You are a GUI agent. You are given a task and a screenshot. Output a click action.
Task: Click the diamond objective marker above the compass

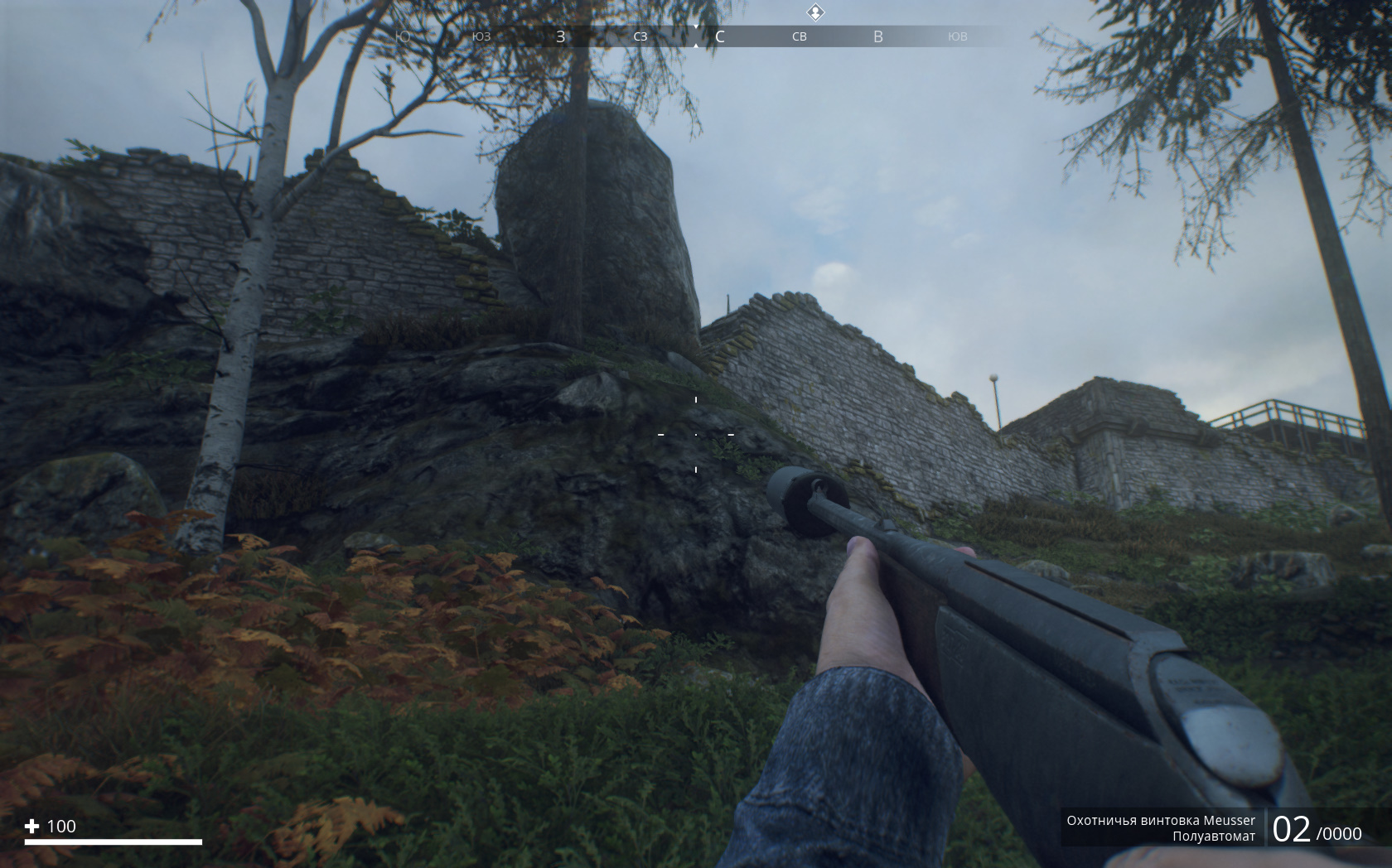click(816, 12)
